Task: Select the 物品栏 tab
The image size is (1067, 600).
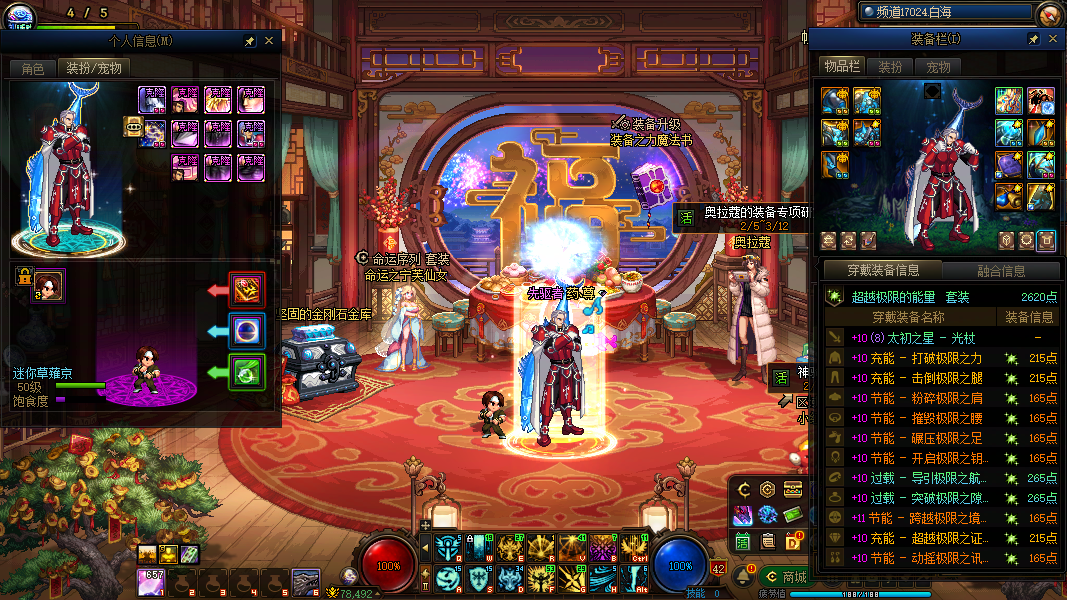Action: [x=842, y=66]
